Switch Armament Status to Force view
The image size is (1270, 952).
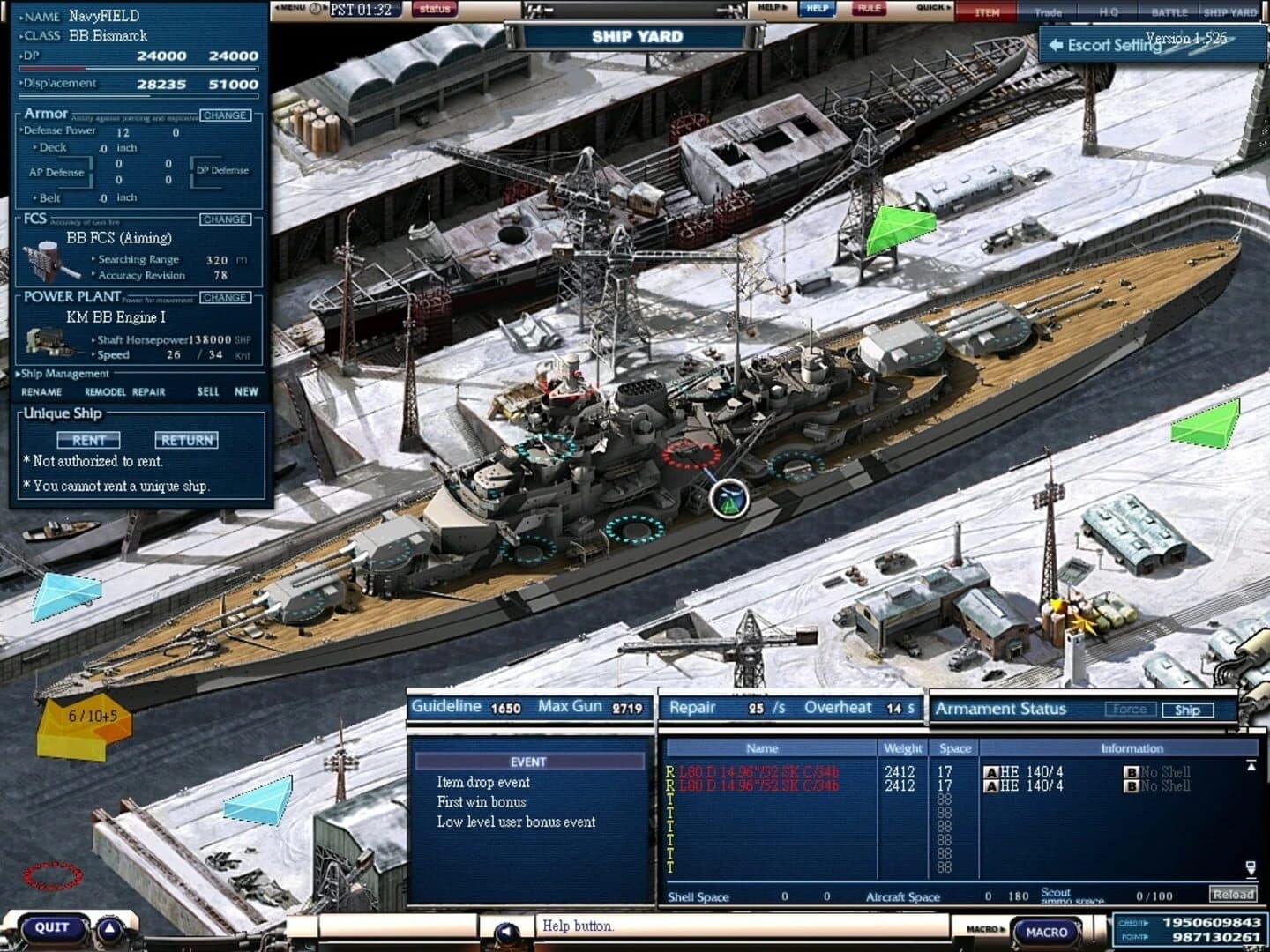tap(1132, 709)
